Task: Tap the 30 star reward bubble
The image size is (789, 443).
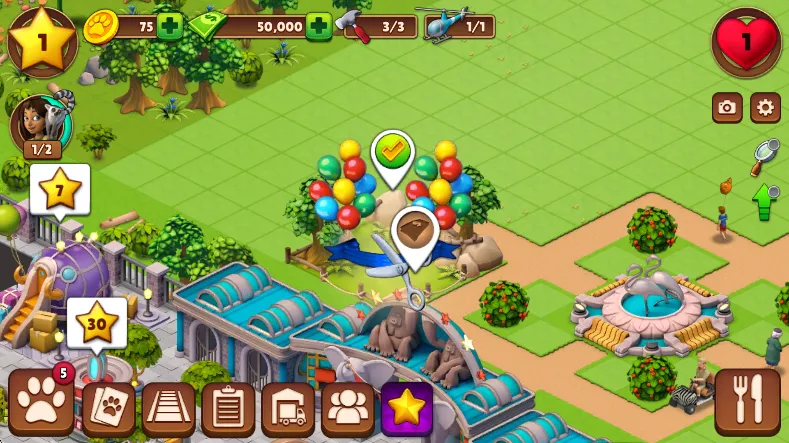Action: (97, 322)
